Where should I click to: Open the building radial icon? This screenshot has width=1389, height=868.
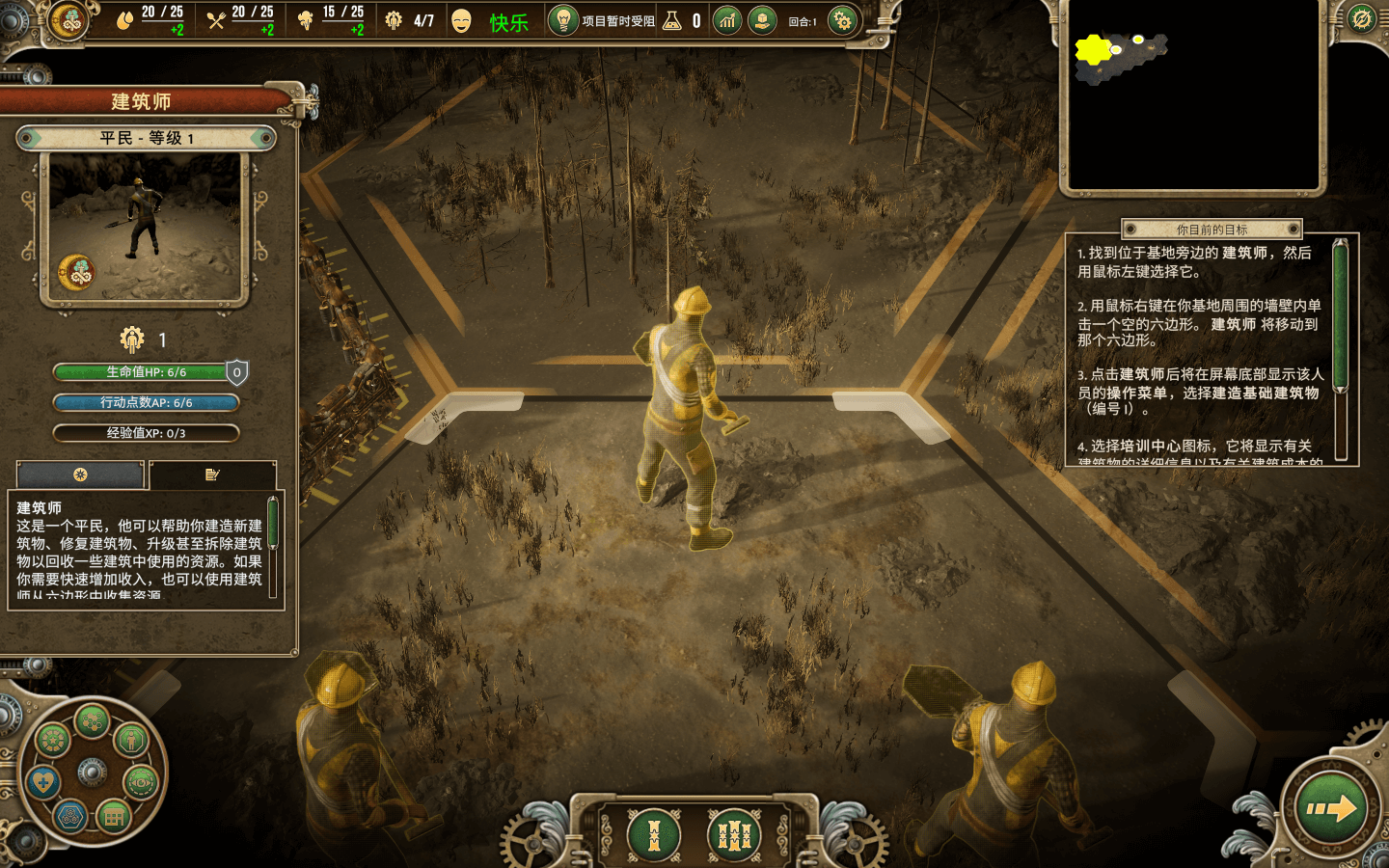coord(113,818)
